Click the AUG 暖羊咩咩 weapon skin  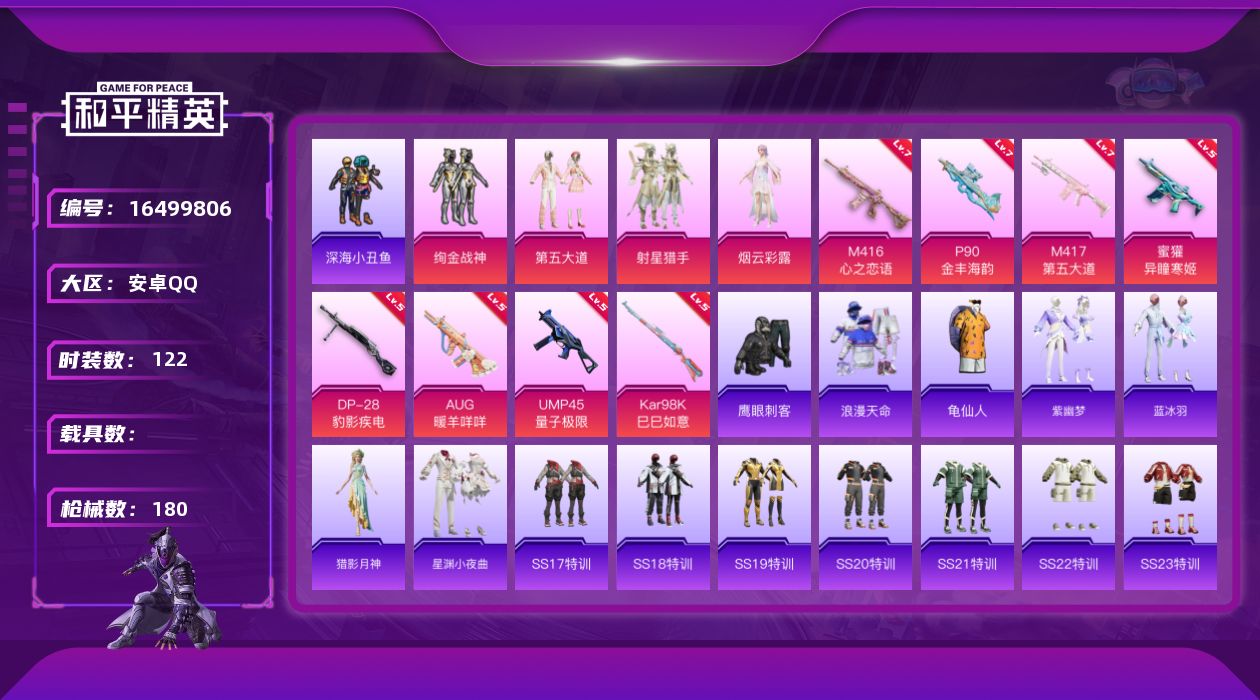(460, 364)
